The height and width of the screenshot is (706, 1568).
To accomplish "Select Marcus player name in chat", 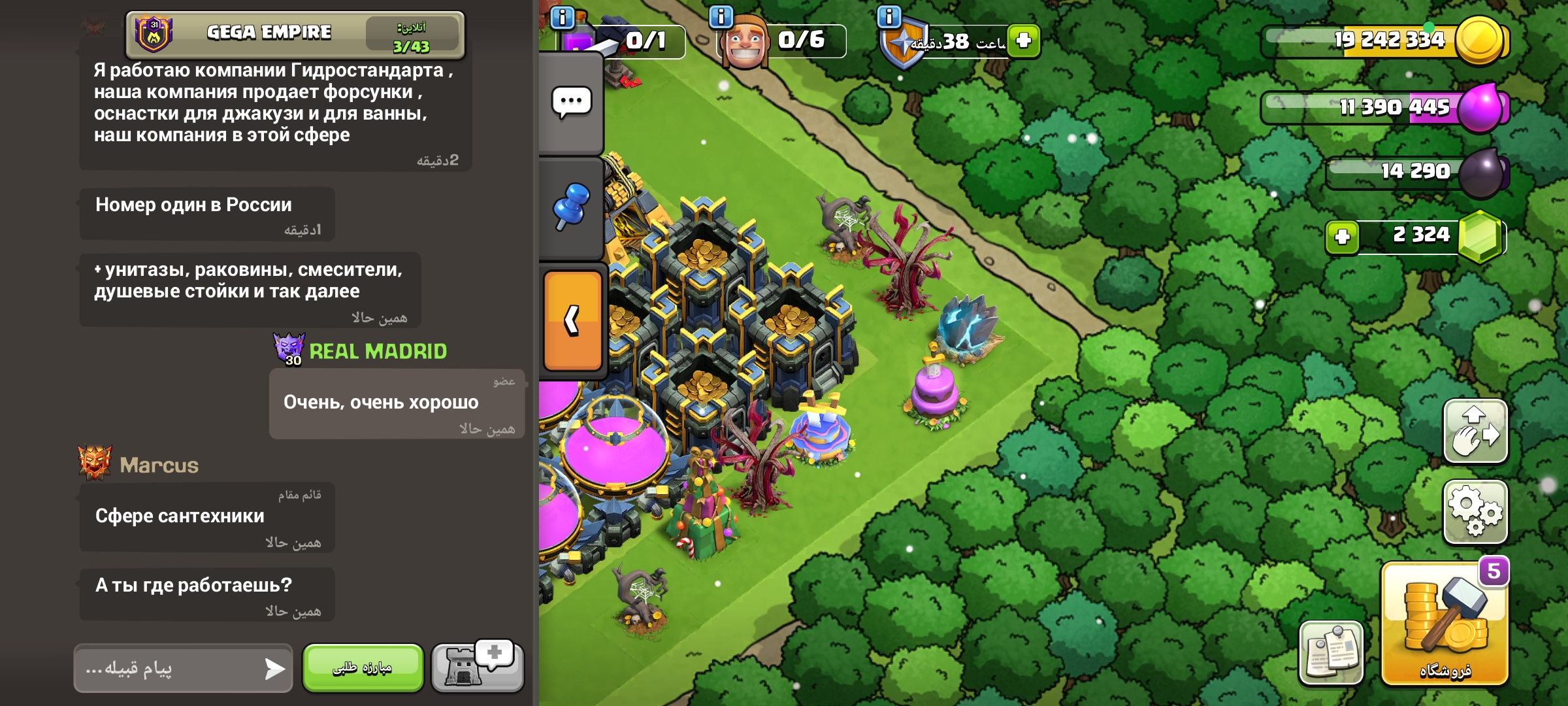I will (159, 465).
